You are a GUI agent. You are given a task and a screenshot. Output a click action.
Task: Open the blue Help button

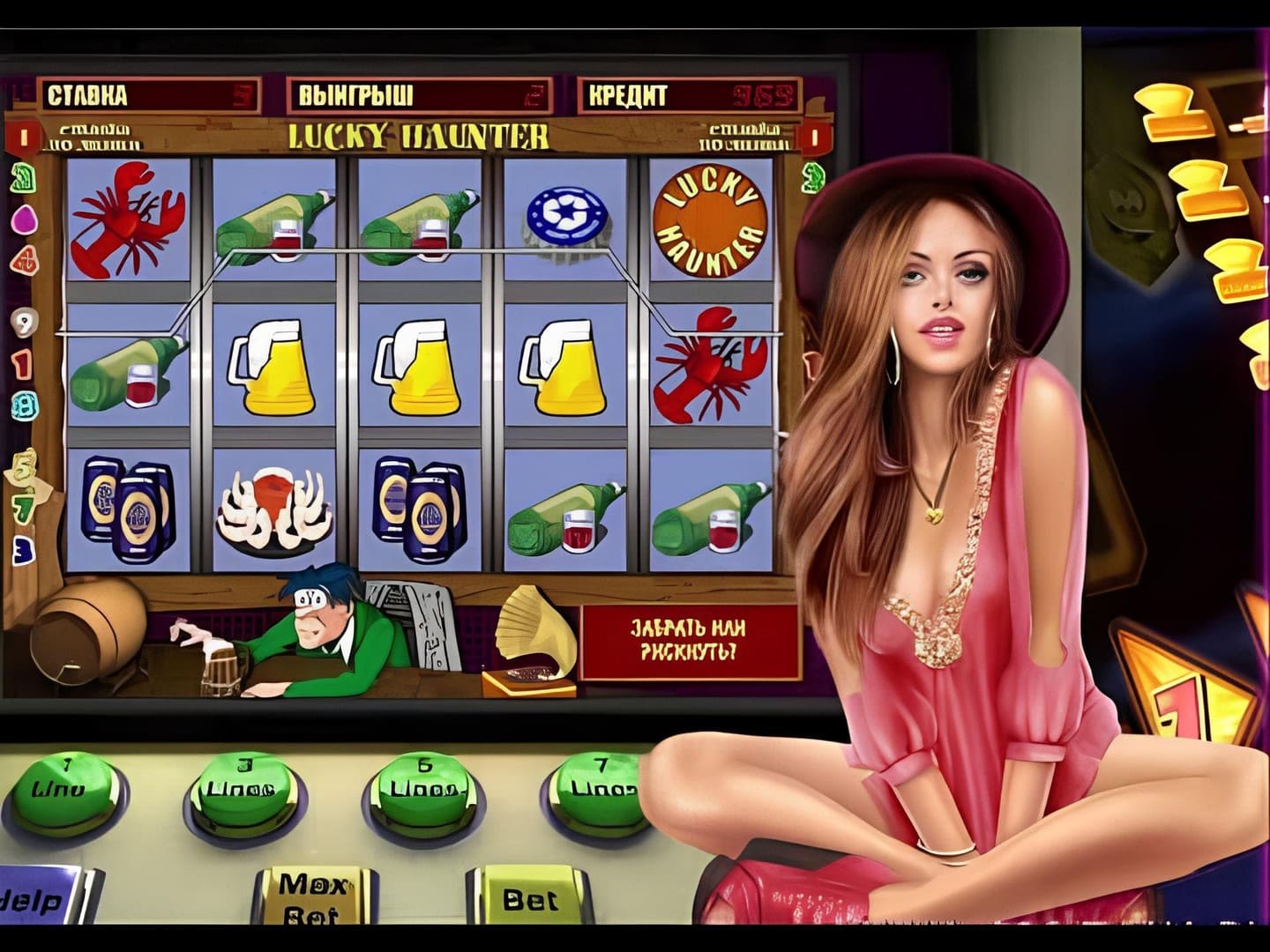pos(37,899)
